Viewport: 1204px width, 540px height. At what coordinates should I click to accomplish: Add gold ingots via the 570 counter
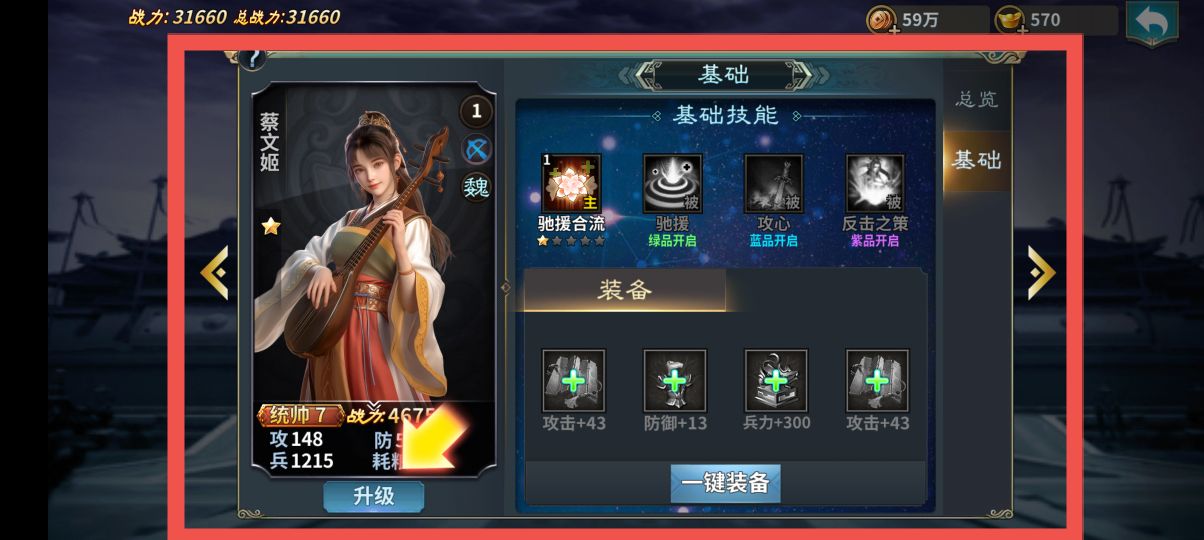click(x=1011, y=21)
